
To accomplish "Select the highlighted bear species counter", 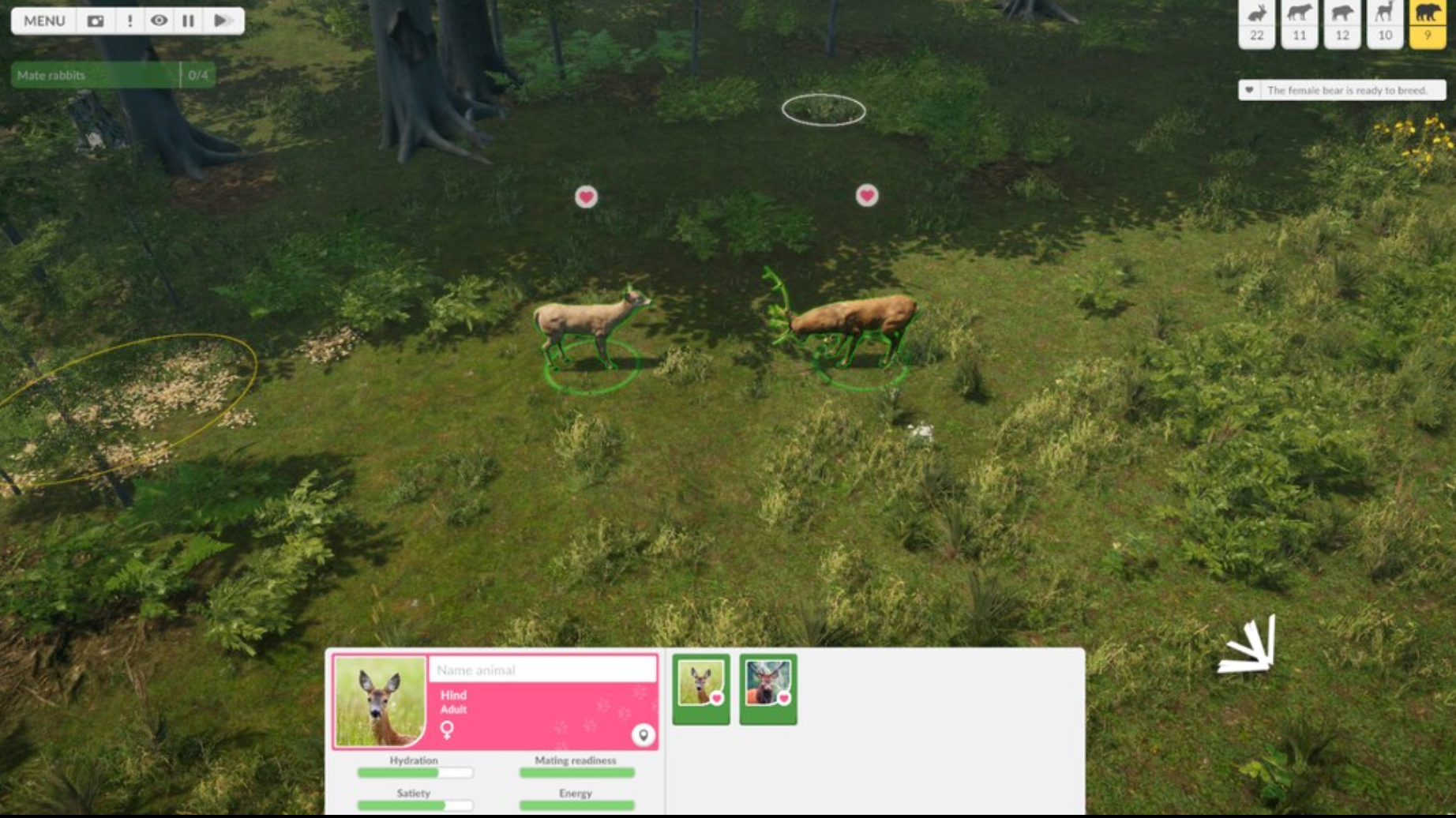I will (x=1428, y=24).
